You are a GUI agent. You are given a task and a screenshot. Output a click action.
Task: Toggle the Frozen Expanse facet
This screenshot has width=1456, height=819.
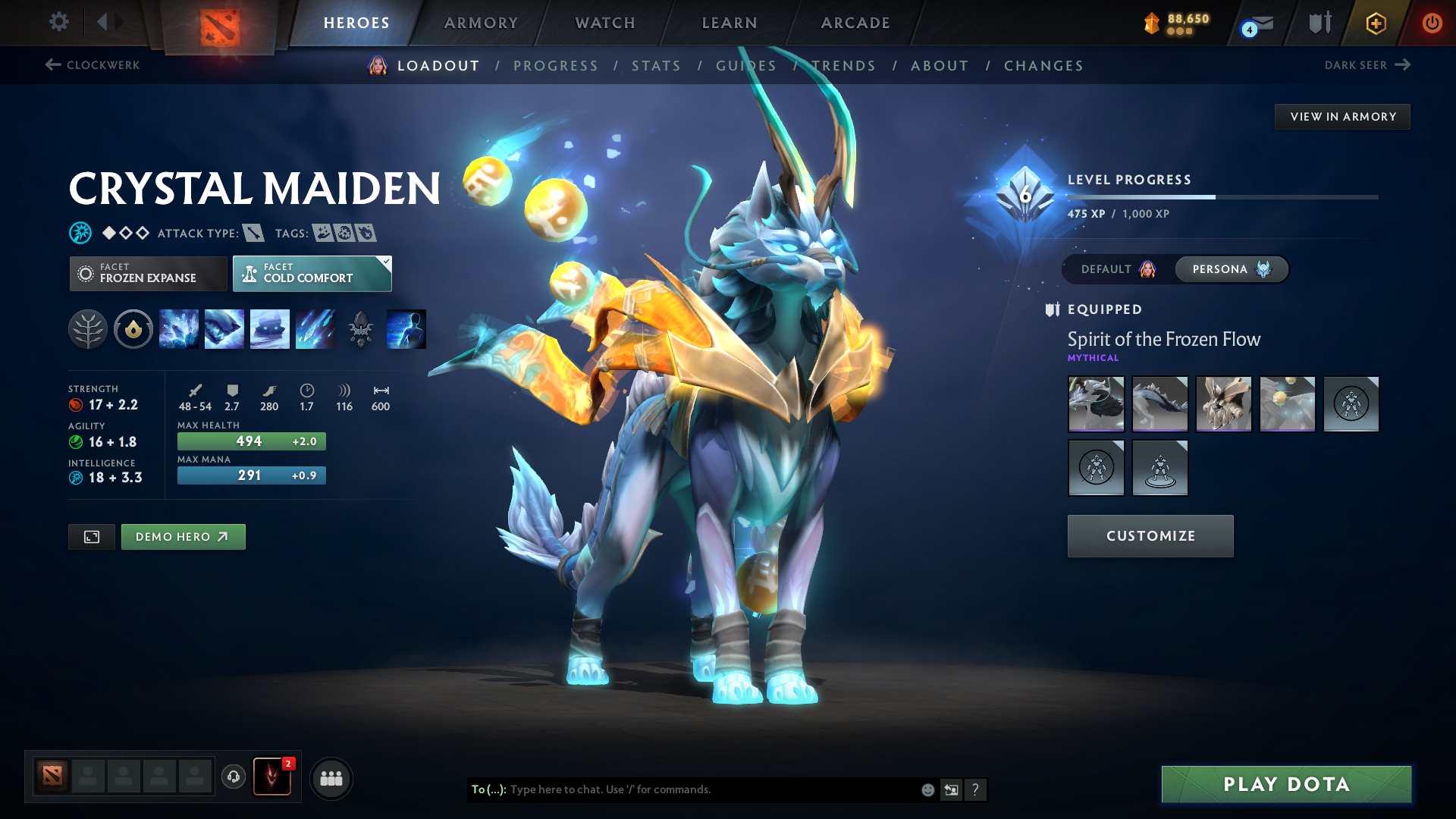tap(148, 273)
